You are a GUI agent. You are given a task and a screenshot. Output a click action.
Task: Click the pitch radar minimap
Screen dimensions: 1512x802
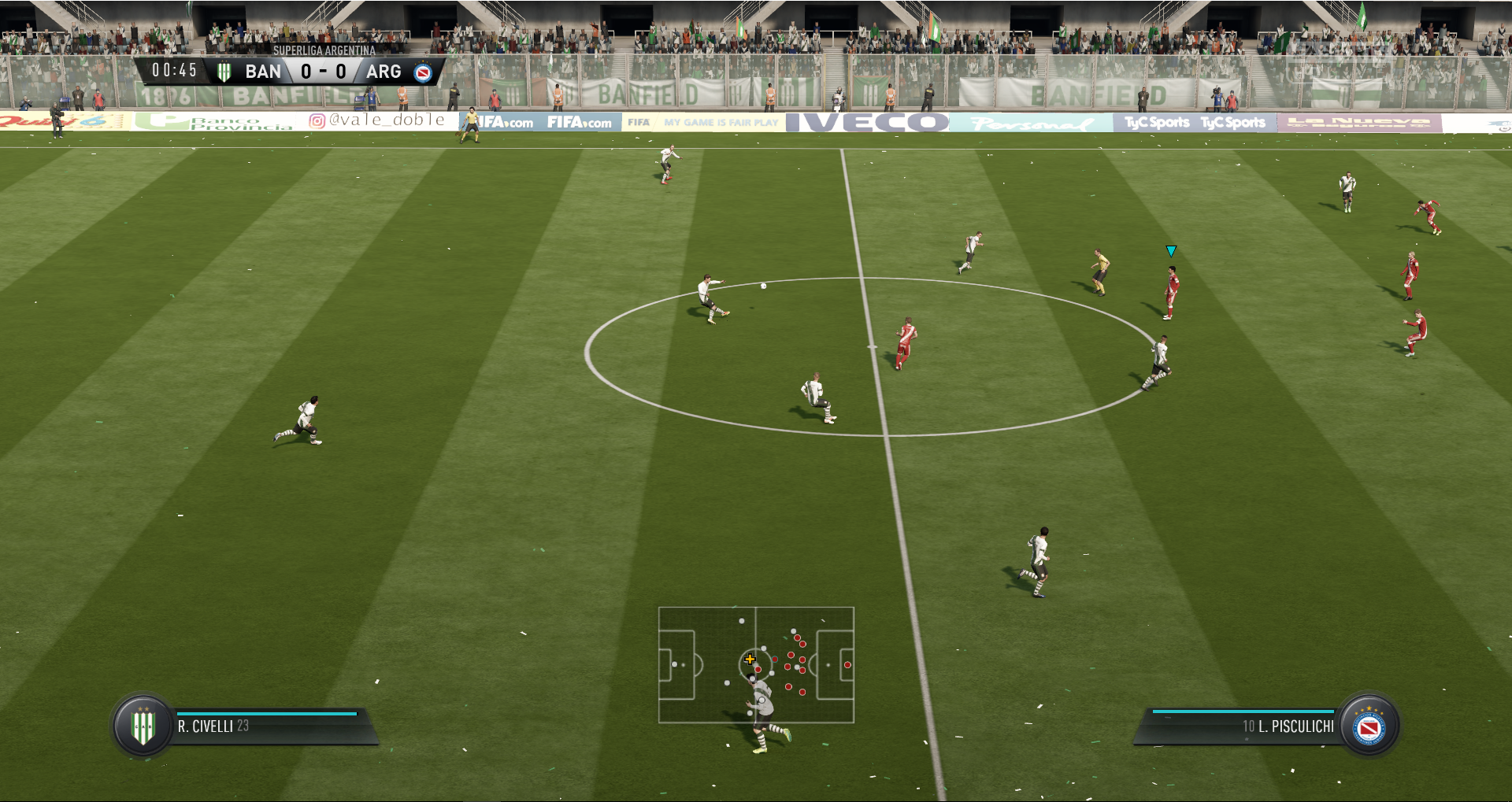click(756, 664)
